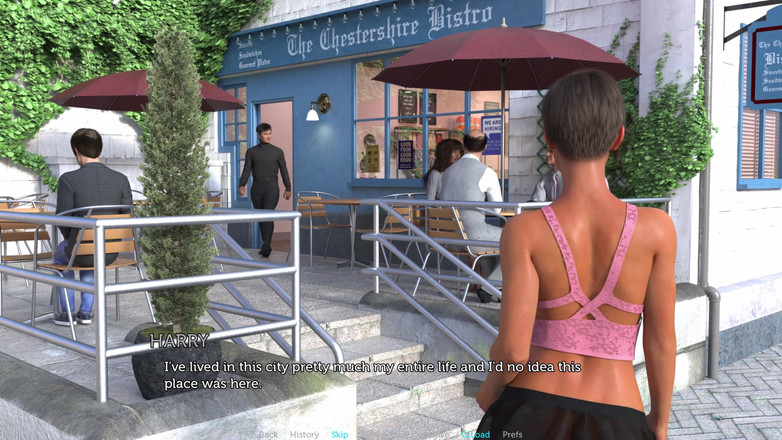Open the Prefs menu
Viewport: 782px width, 440px height.
512,434
